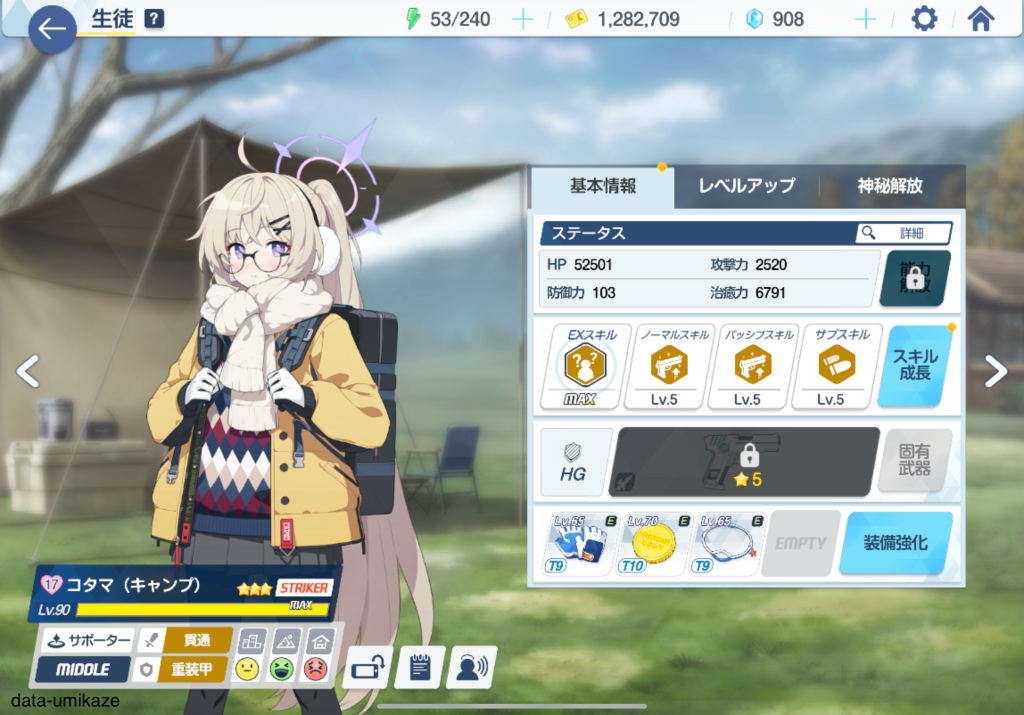This screenshot has width=1024, height=715.
Task: Open the スキル成長 skill growth button
Action: pos(915,366)
